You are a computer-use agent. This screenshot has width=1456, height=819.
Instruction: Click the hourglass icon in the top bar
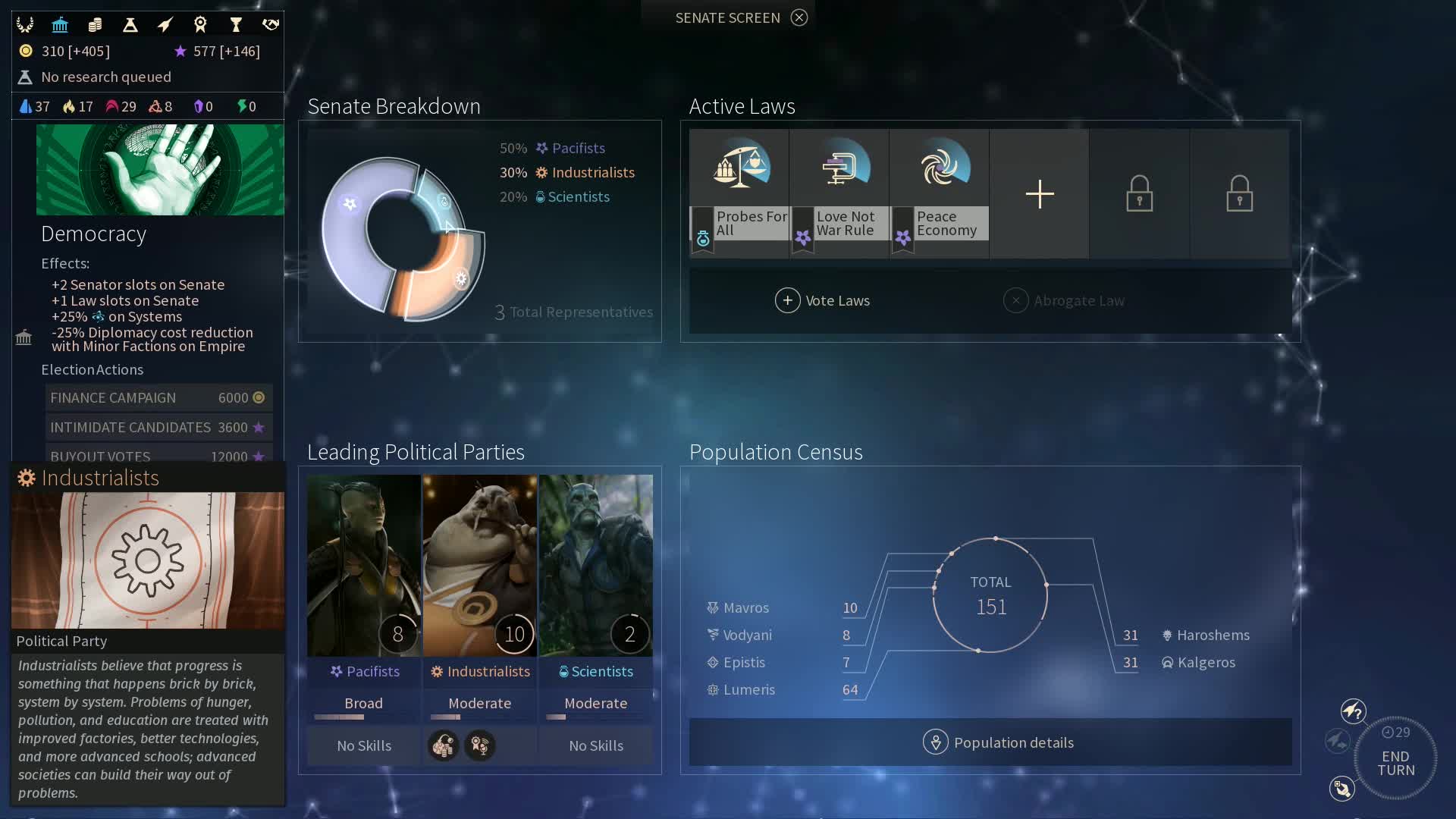(x=236, y=24)
